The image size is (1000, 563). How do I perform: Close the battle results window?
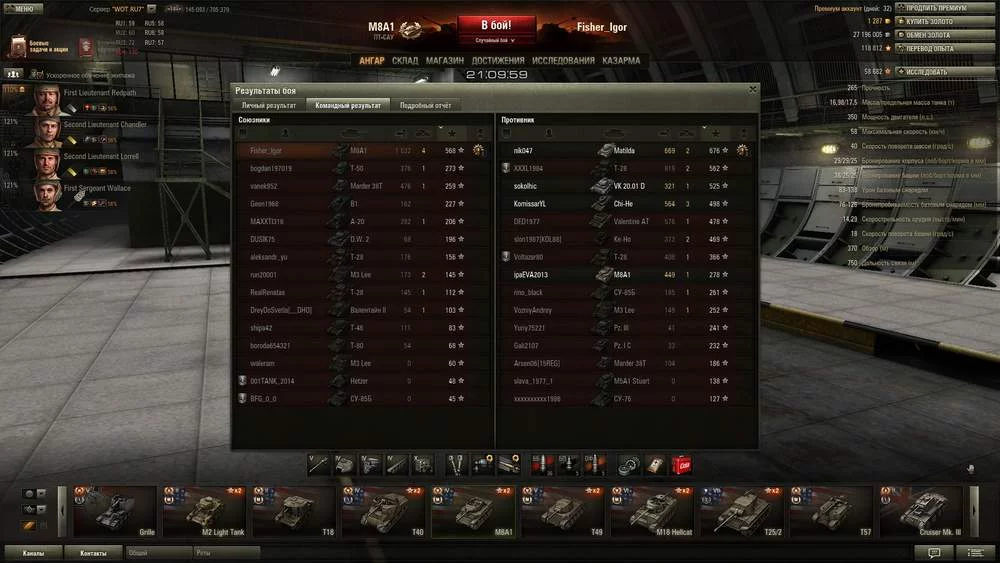click(753, 90)
